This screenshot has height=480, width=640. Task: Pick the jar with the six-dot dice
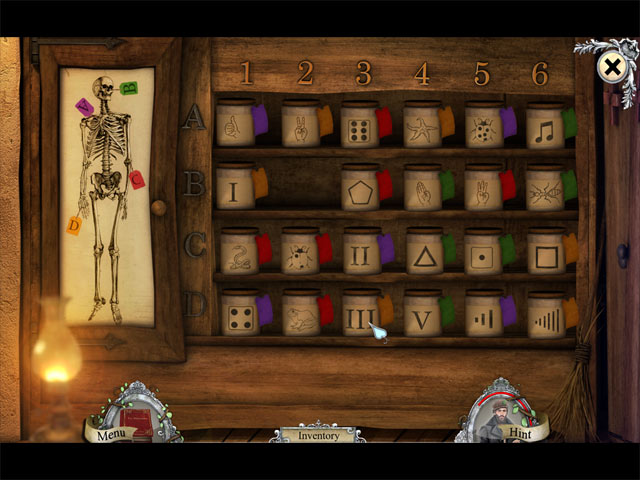point(359,128)
